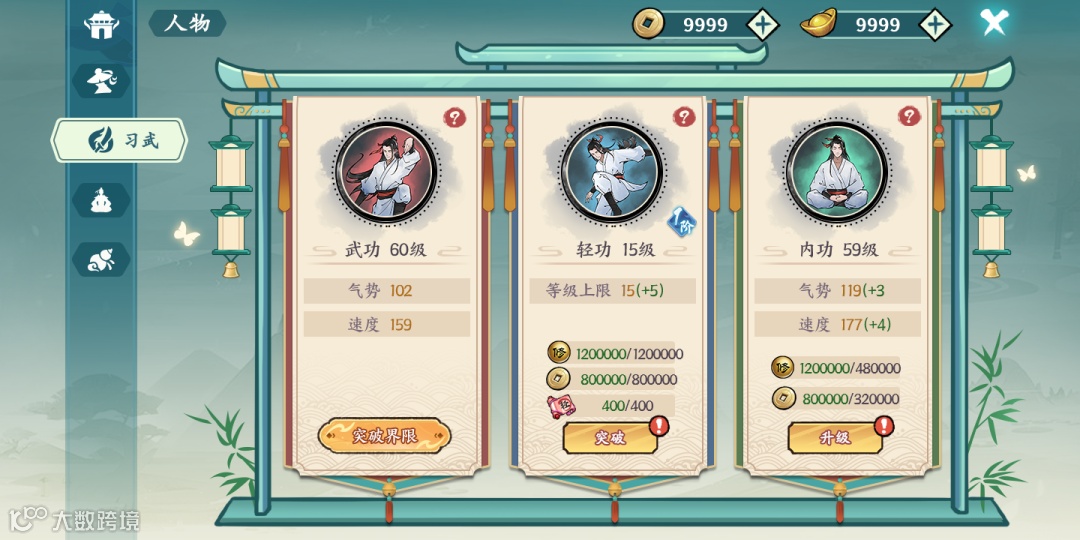1080x540 pixels.
Task: Close the character screen with the X
Action: click(993, 22)
